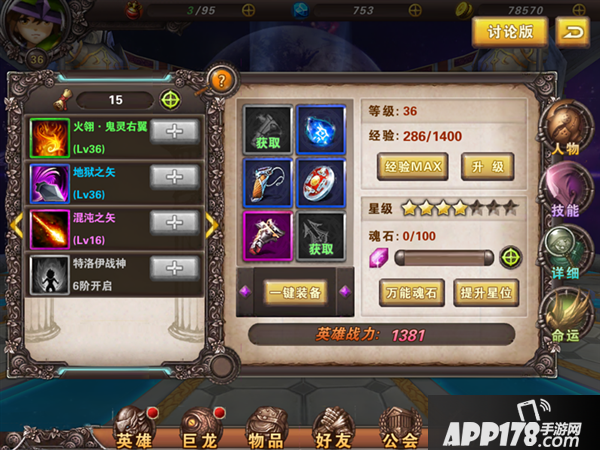Show the 详细 details tab

pos(564,254)
